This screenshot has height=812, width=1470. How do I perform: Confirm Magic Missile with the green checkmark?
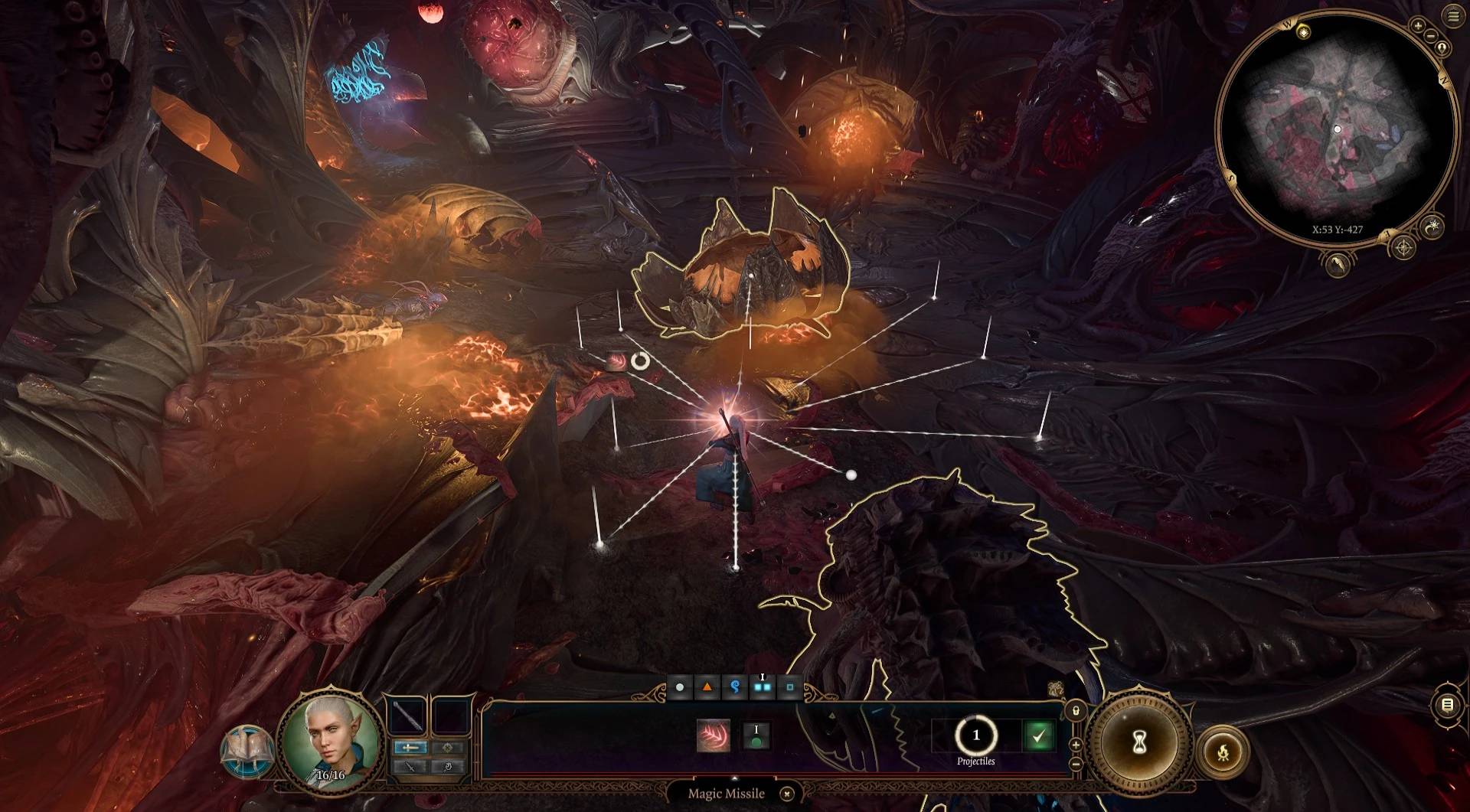click(x=1038, y=736)
